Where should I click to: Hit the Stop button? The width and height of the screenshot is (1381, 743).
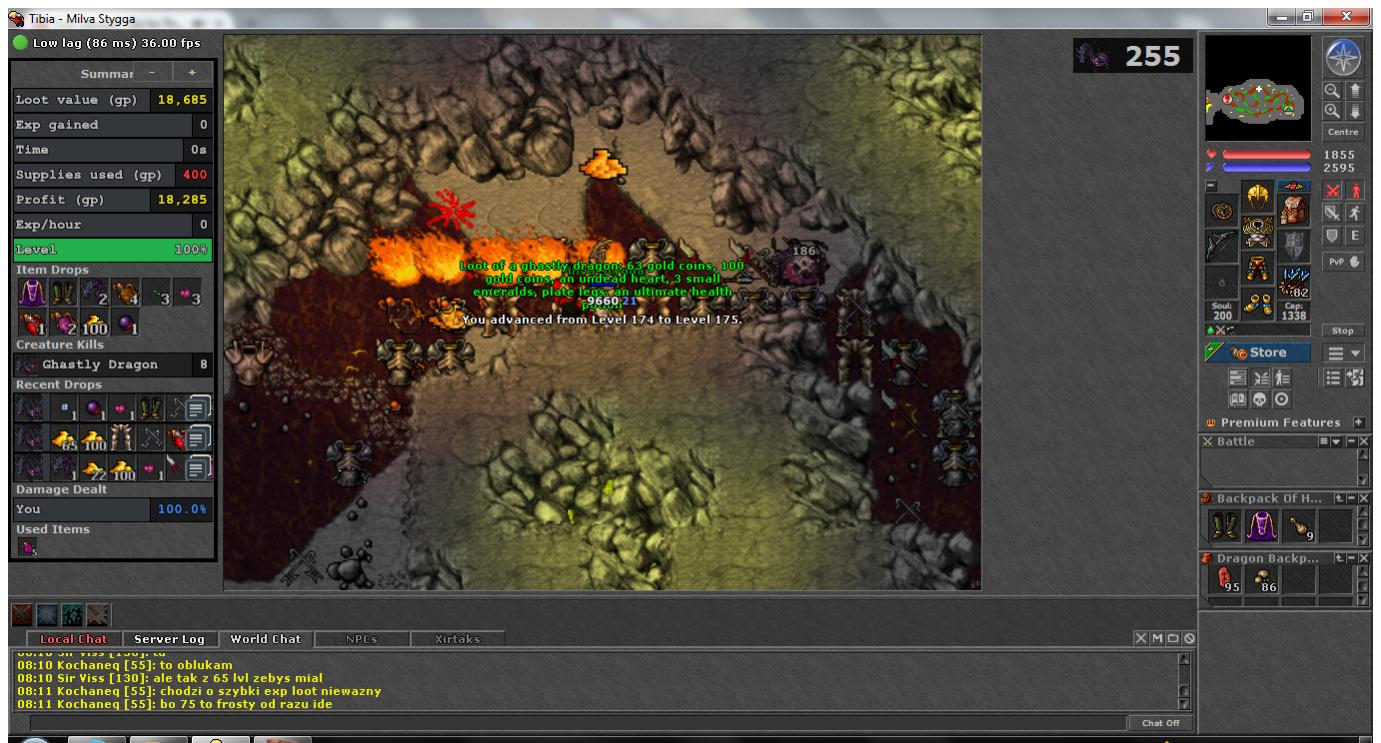(x=1342, y=330)
